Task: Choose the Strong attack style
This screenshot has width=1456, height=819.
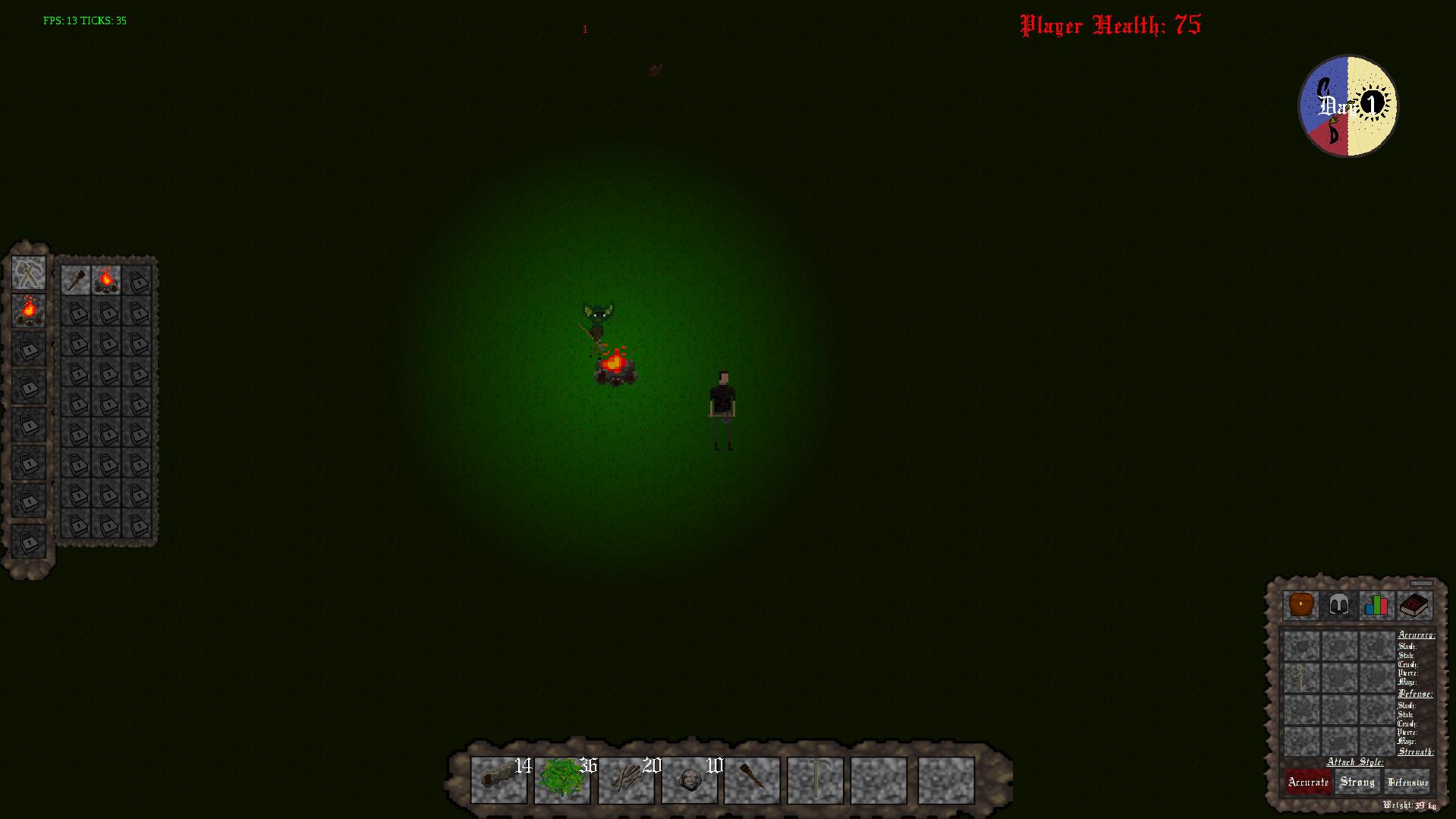Action: tap(1357, 782)
